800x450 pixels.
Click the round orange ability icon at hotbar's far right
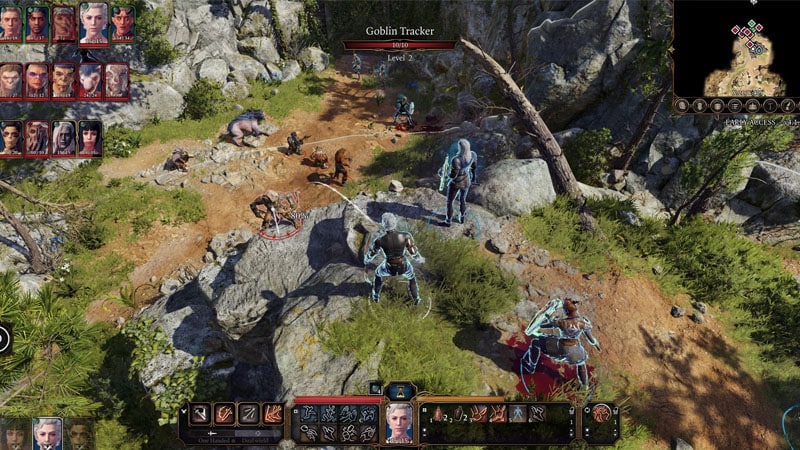[602, 413]
